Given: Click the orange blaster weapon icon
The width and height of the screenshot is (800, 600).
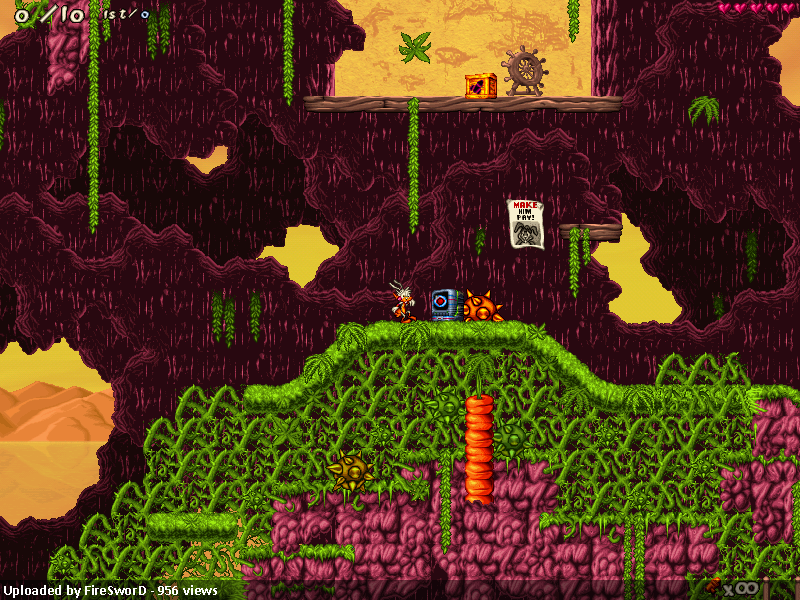Looking at the screenshot, I should (713, 588).
